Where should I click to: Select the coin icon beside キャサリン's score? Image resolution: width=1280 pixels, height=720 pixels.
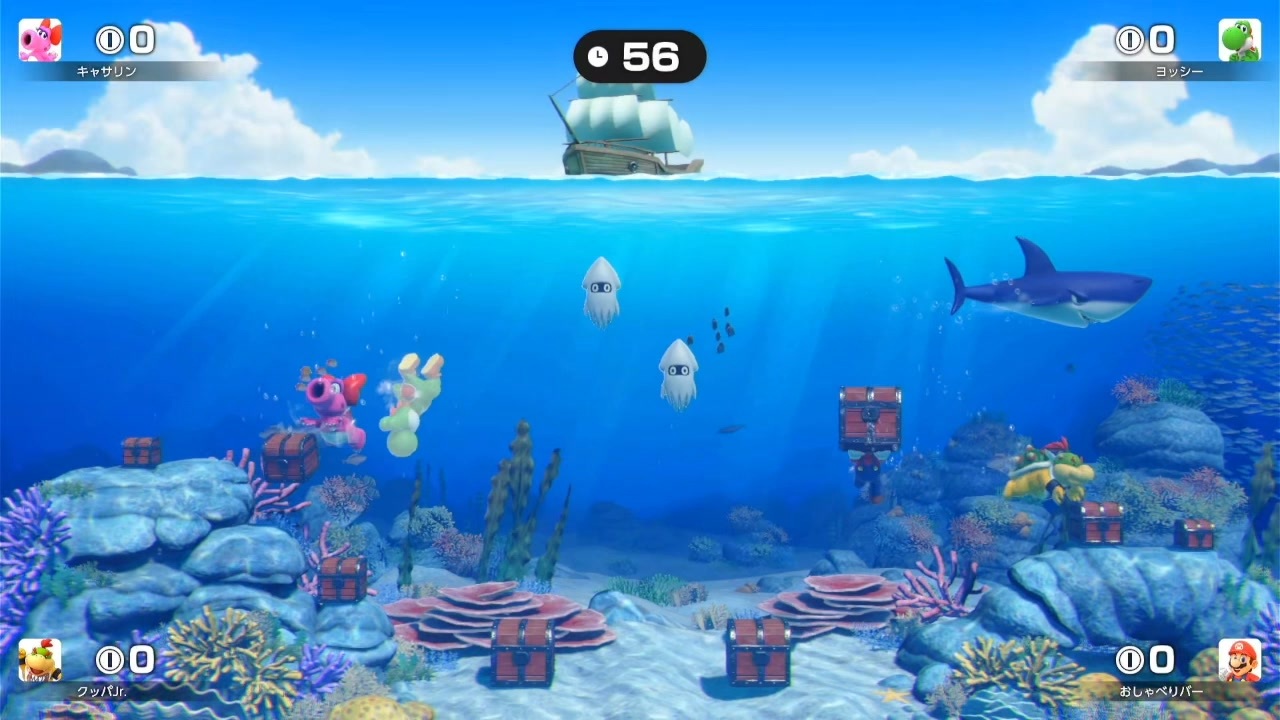click(x=110, y=40)
